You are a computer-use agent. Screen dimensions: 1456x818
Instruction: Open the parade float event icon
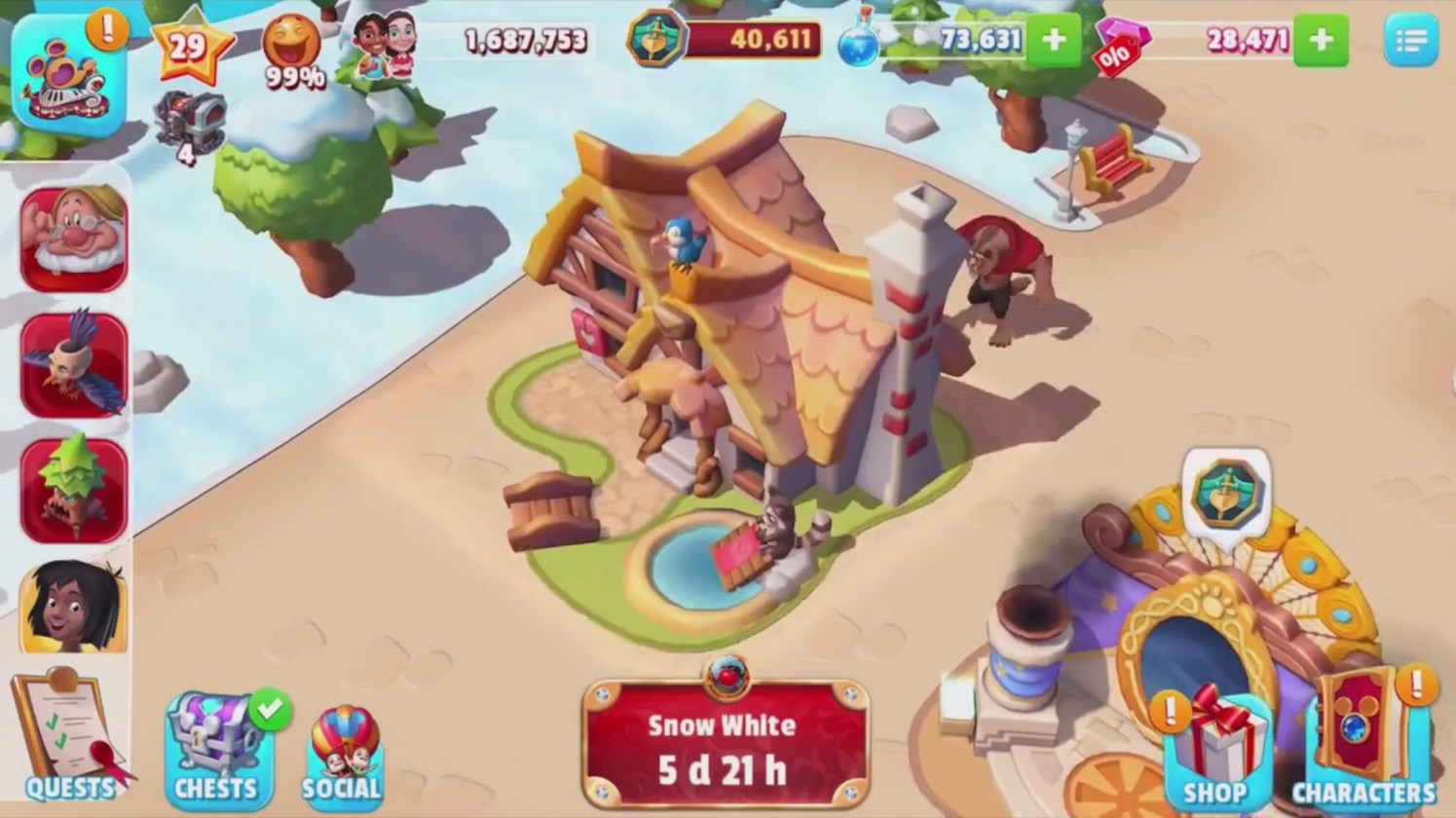[68, 74]
